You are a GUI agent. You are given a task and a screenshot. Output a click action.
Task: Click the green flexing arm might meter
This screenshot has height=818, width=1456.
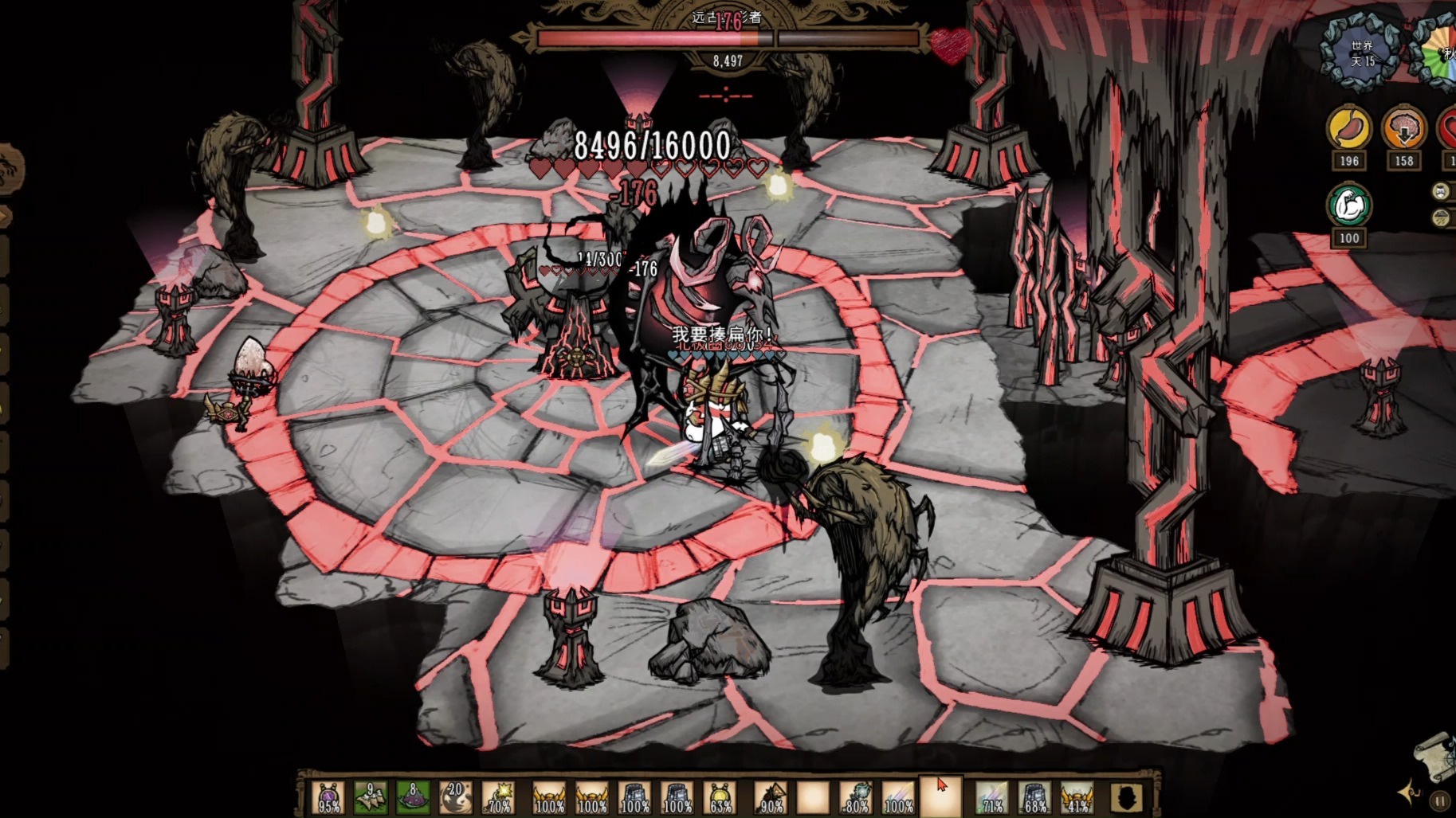point(1348,205)
